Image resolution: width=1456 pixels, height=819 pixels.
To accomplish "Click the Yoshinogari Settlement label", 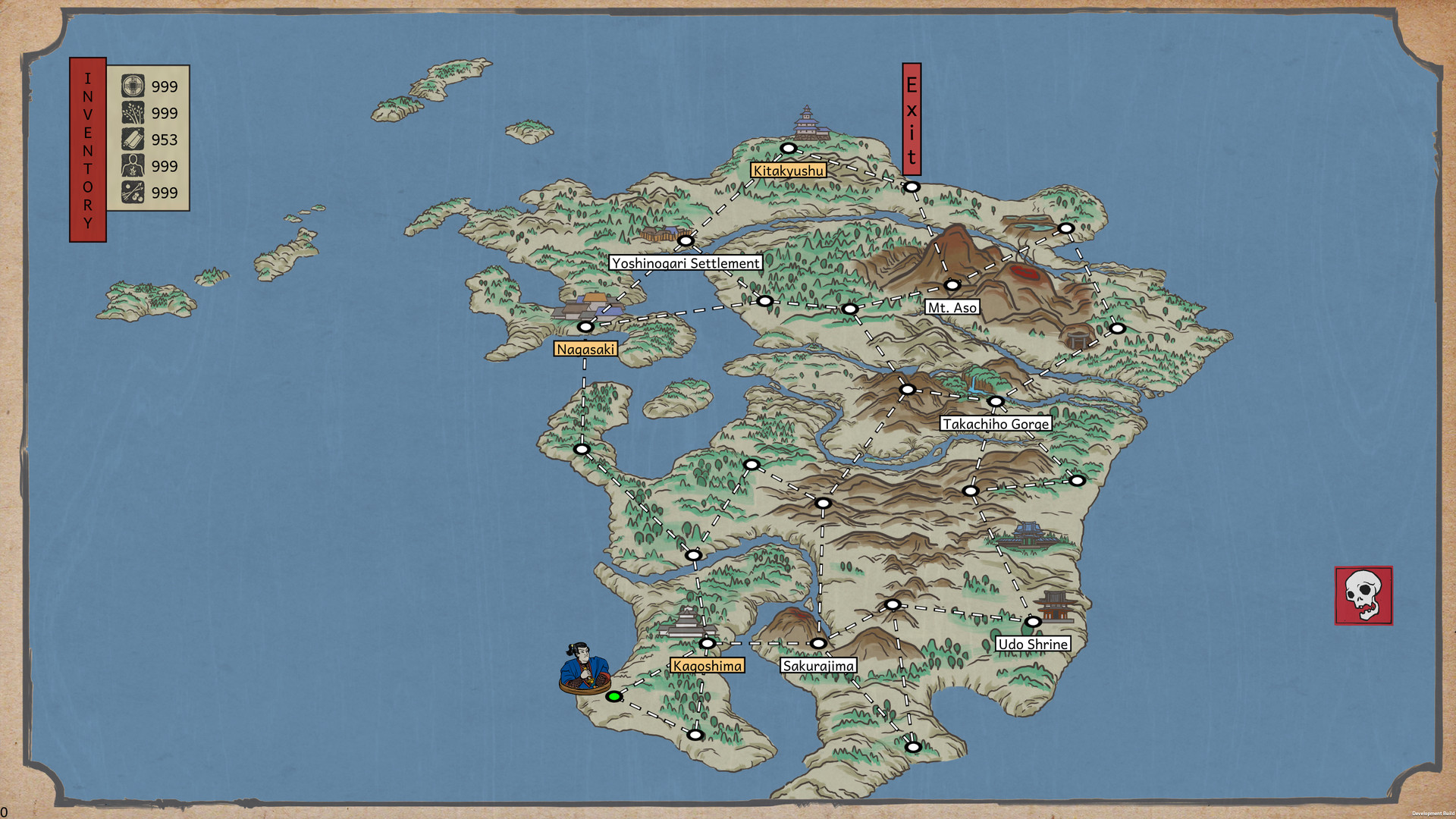I will pos(686,263).
